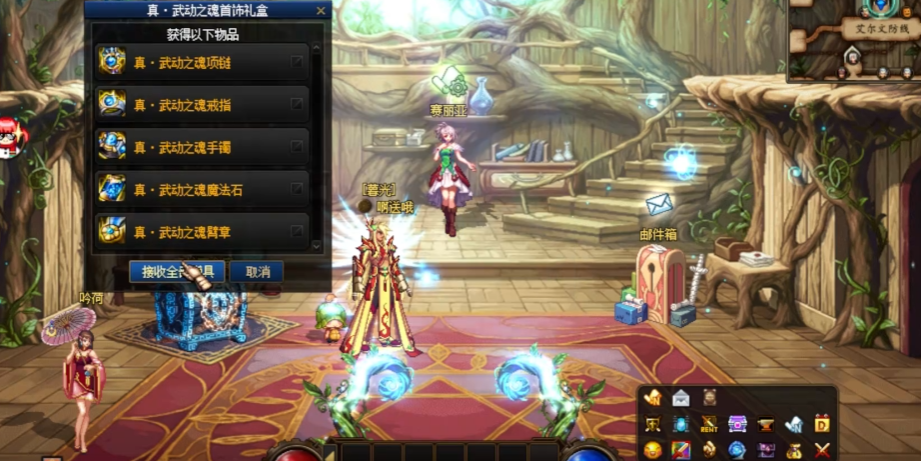Select the 真·武动之魂项链 necklace row
The height and width of the screenshot is (461, 921).
click(201, 62)
